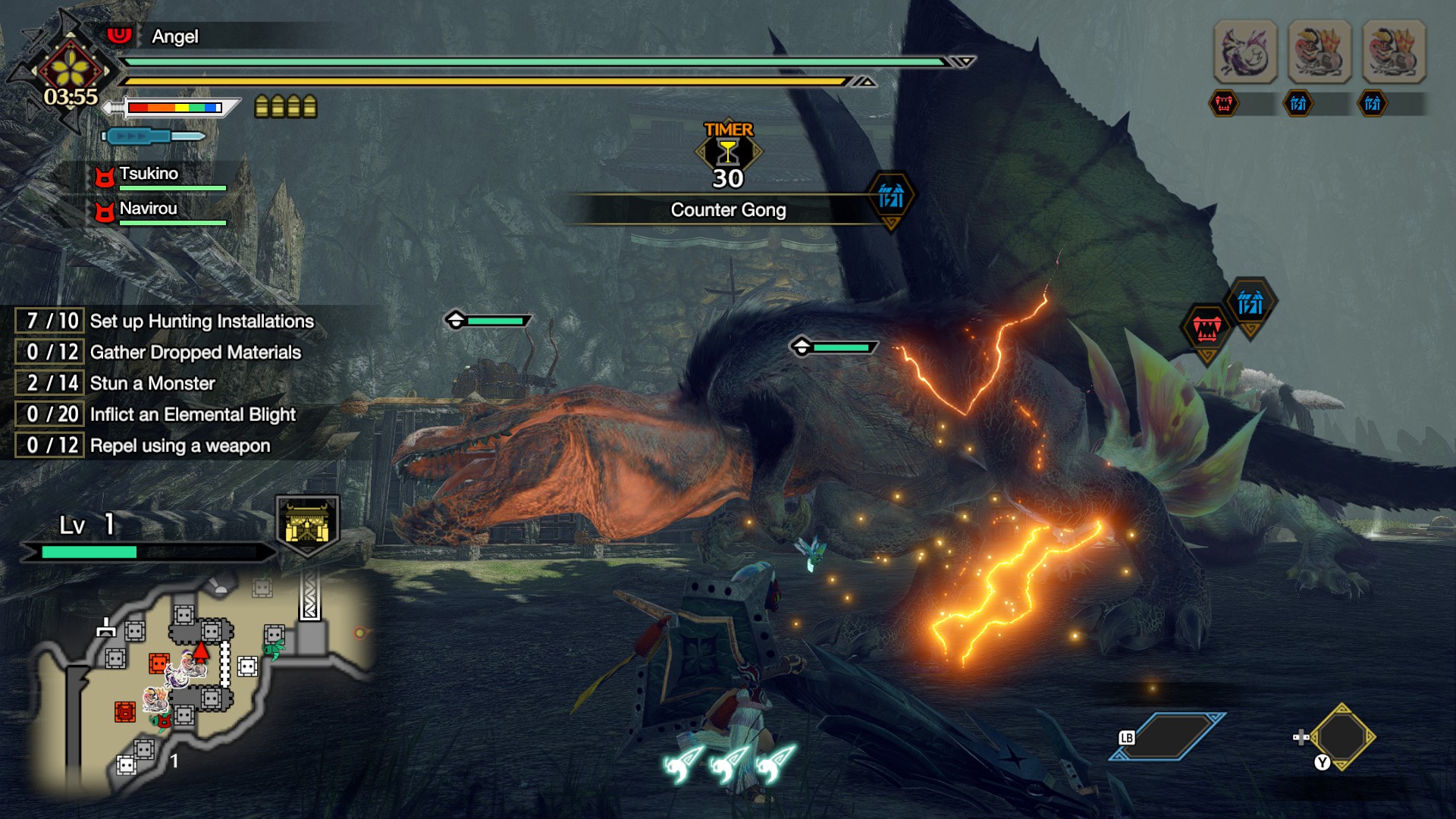Select the Set up Hunting Installations objective
Image resolution: width=1456 pixels, height=819 pixels.
[x=201, y=321]
